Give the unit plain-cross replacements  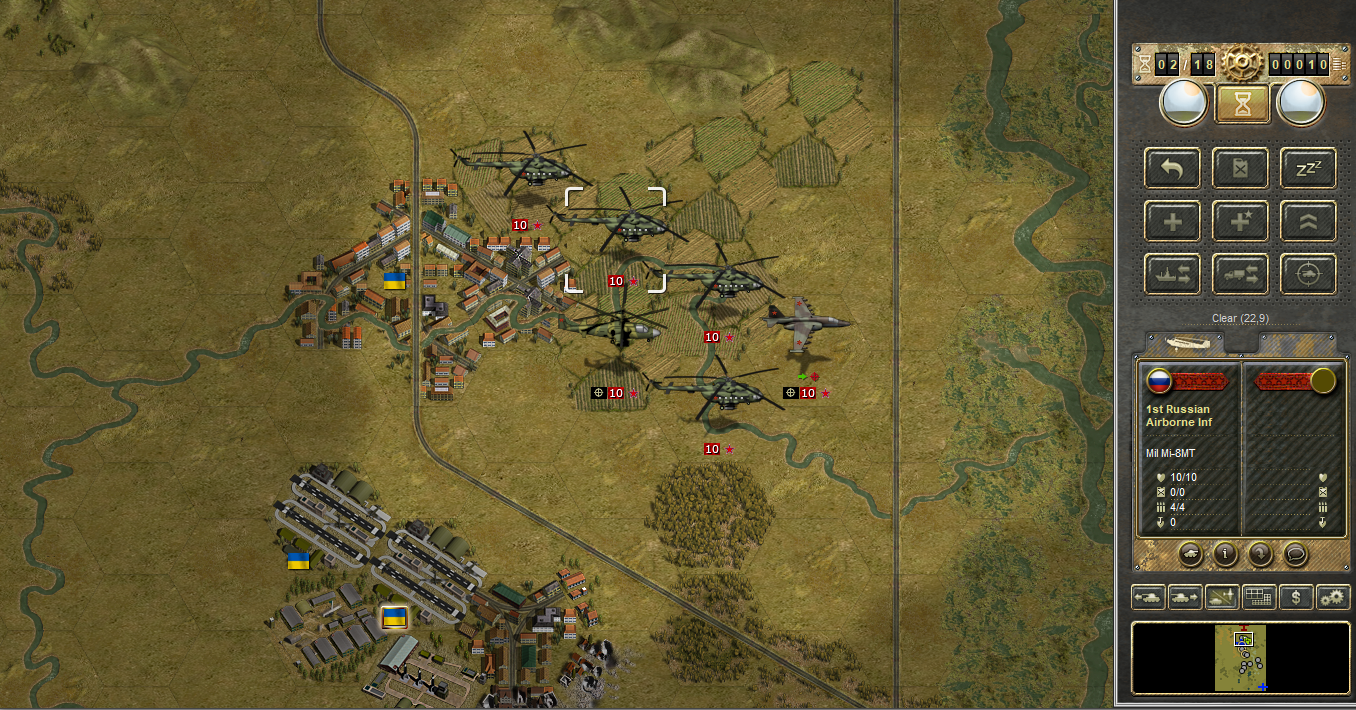pyautogui.click(x=1172, y=221)
